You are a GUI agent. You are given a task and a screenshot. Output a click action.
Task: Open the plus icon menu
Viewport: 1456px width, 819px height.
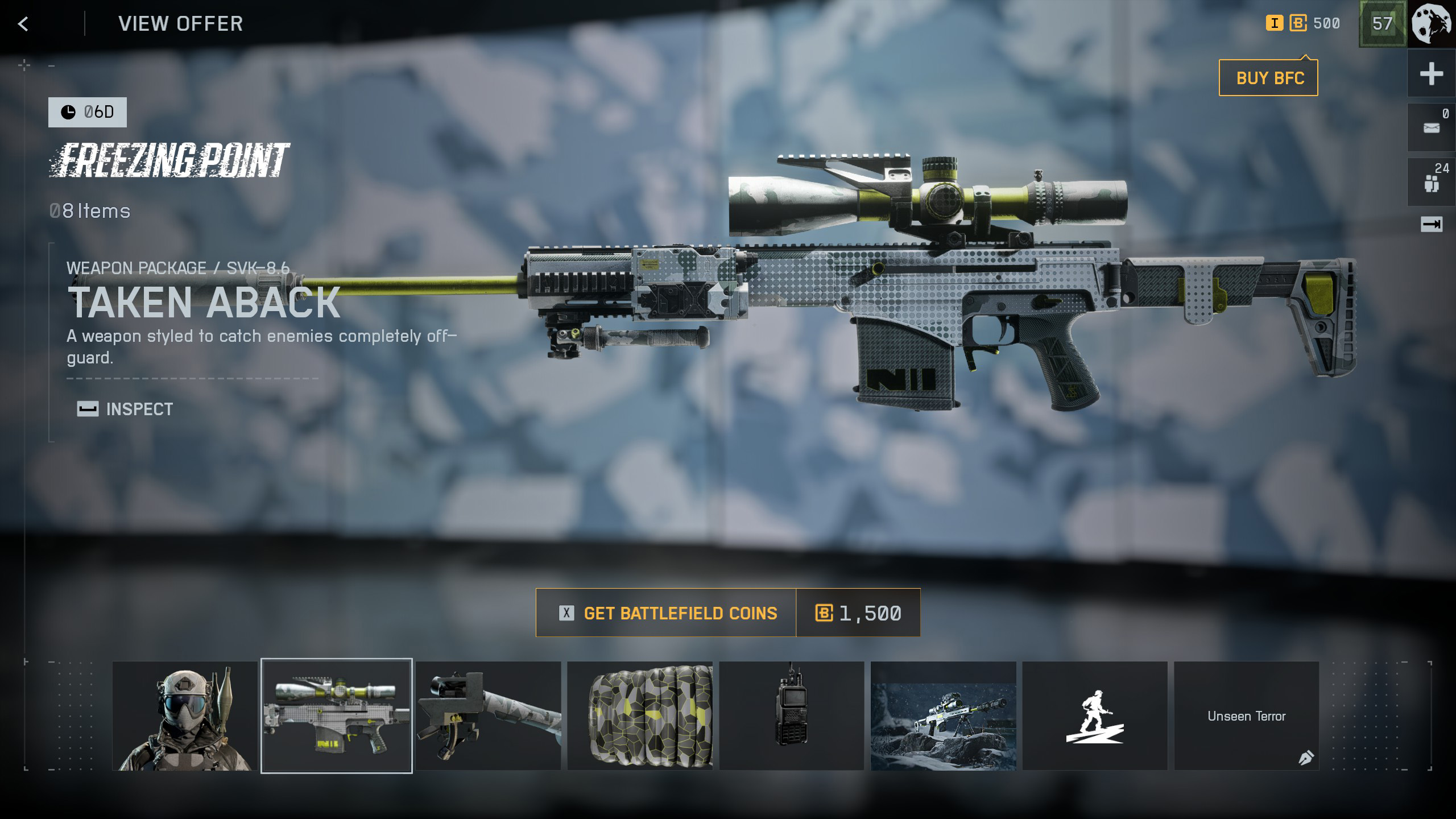(1431, 74)
